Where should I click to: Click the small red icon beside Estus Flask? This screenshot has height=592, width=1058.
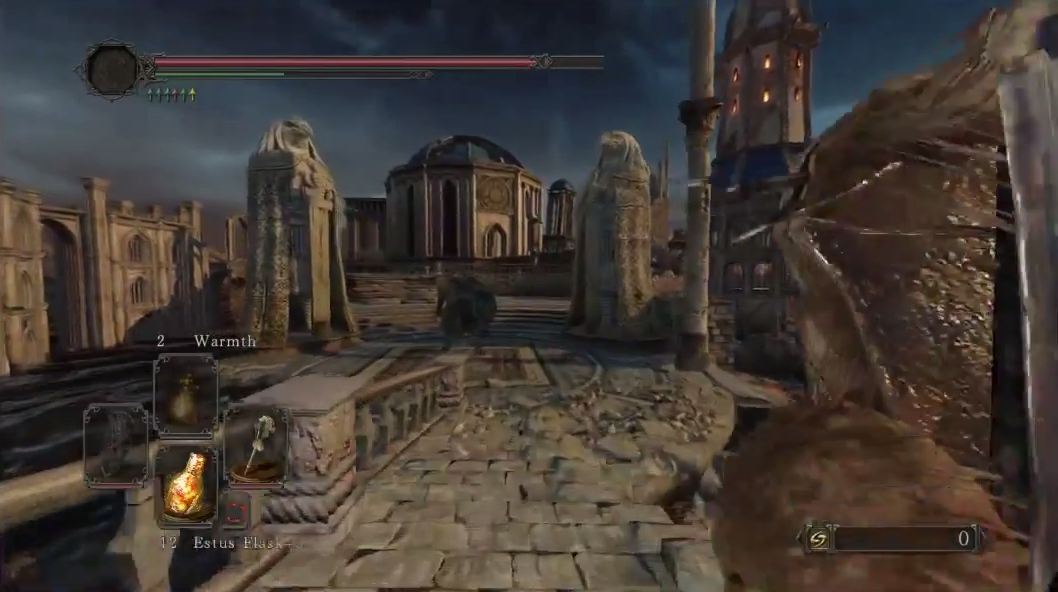point(234,509)
